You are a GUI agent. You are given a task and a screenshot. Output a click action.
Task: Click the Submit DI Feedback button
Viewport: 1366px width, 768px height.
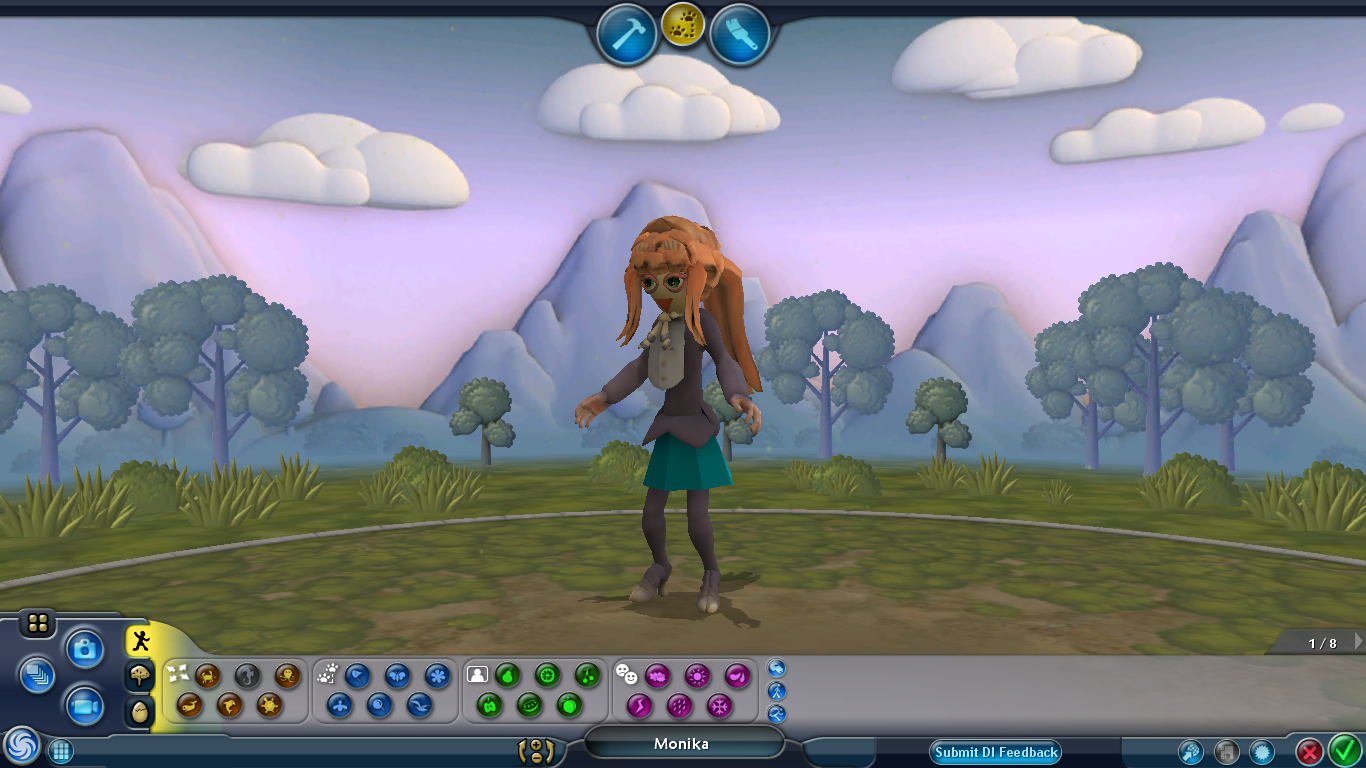tap(995, 752)
